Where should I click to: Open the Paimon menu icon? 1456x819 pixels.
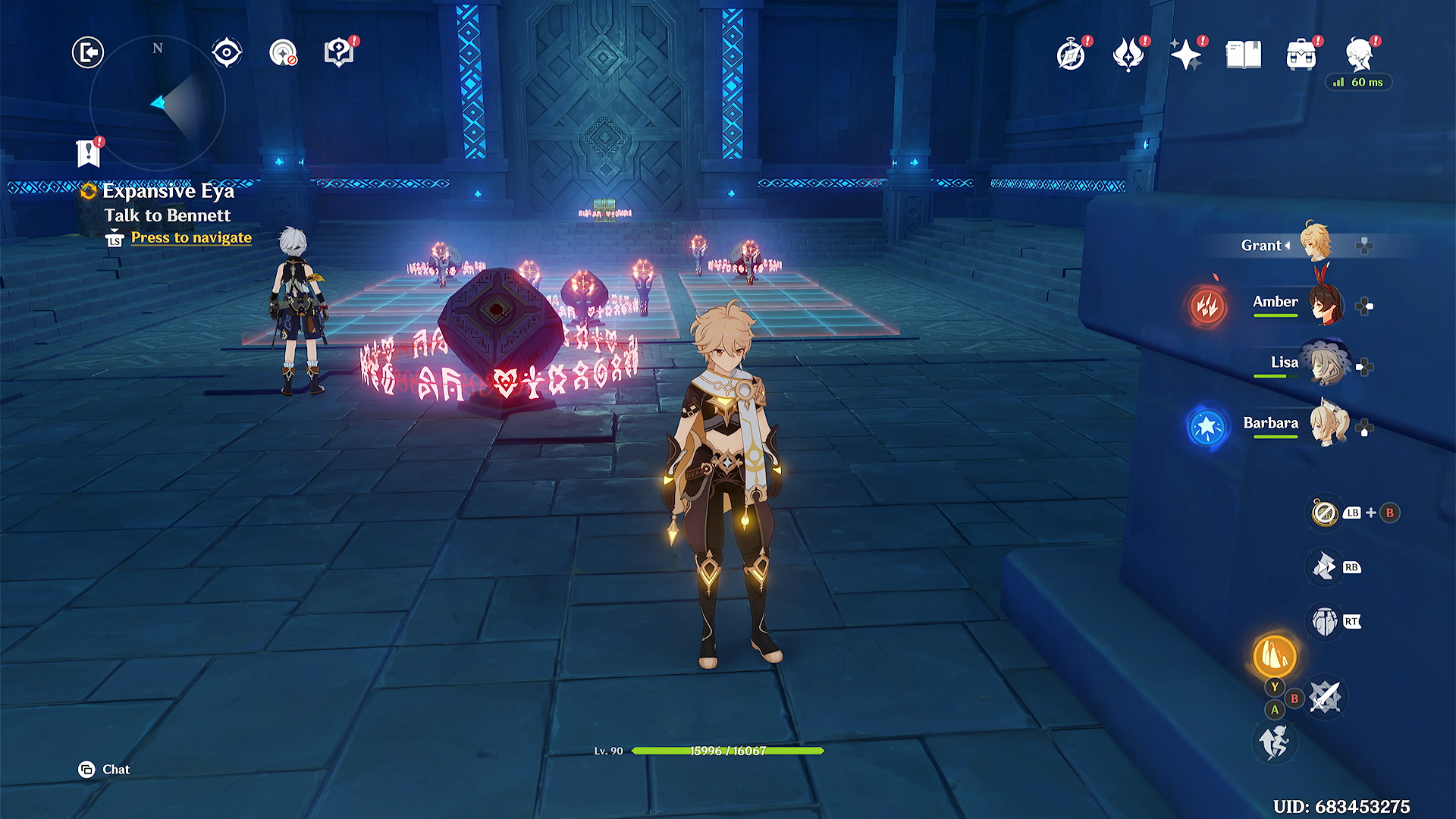[x=1359, y=55]
